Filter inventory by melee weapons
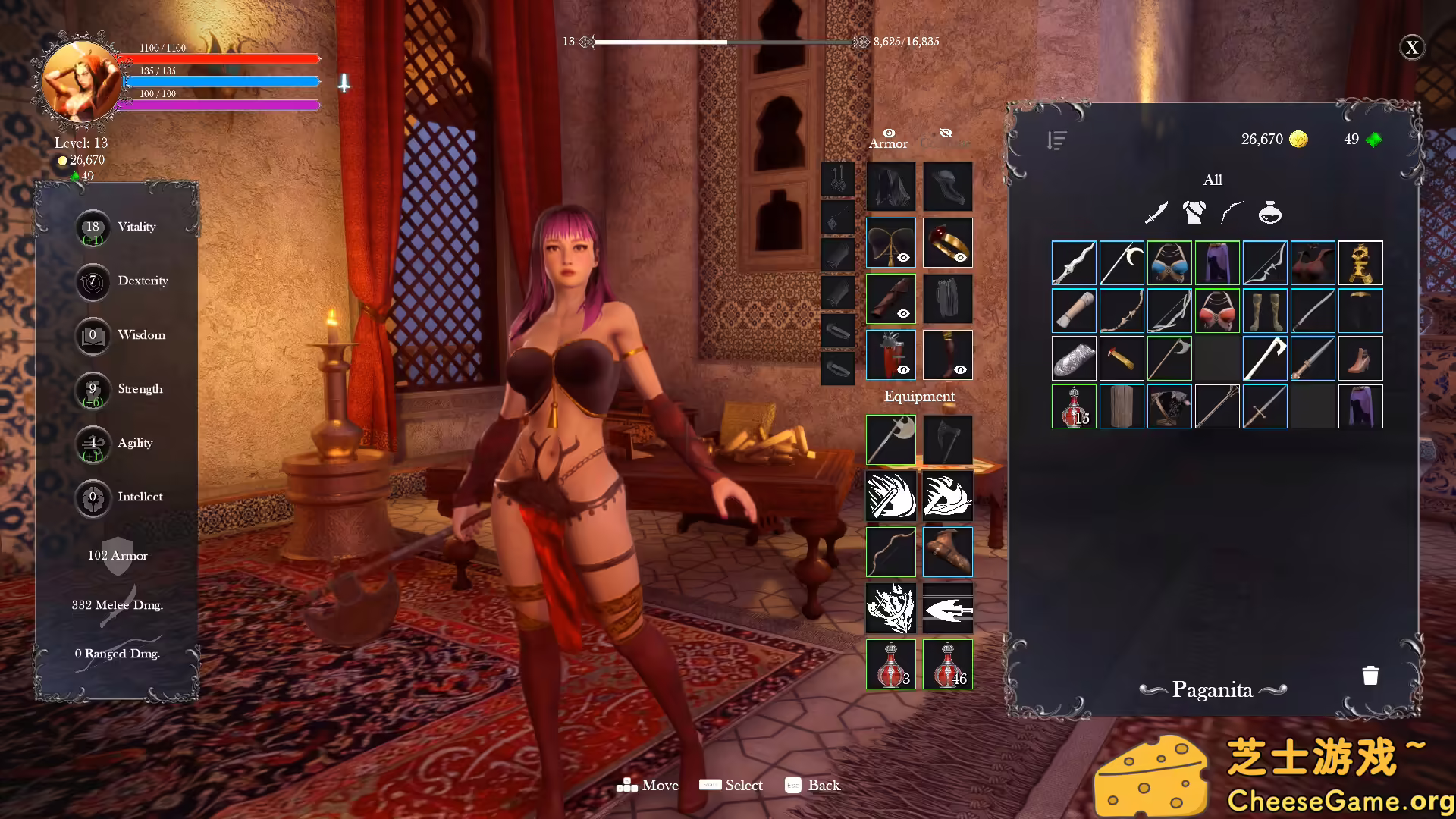The height and width of the screenshot is (819, 1456). coord(1156,213)
